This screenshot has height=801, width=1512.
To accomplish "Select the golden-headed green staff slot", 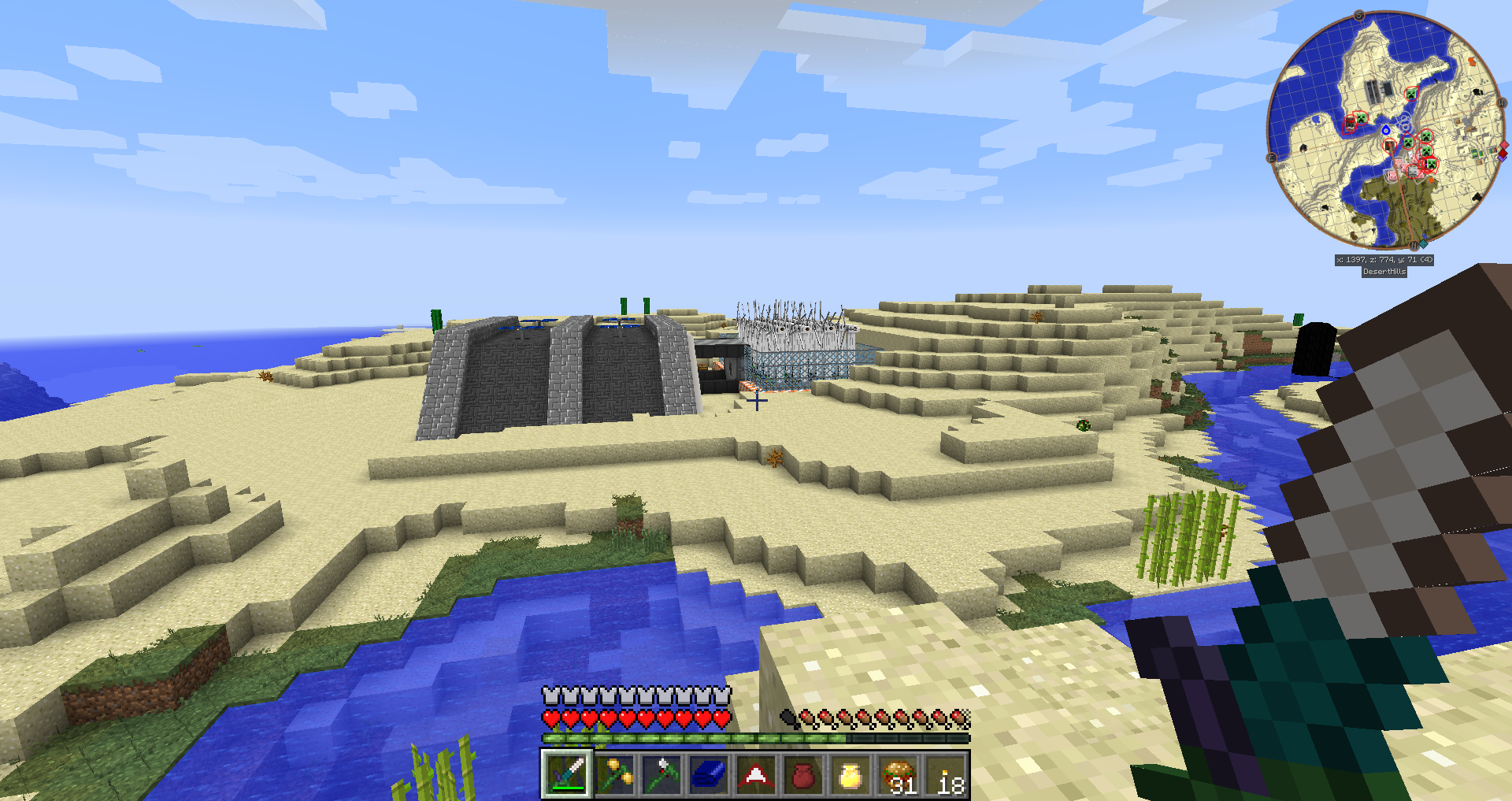I will (614, 774).
